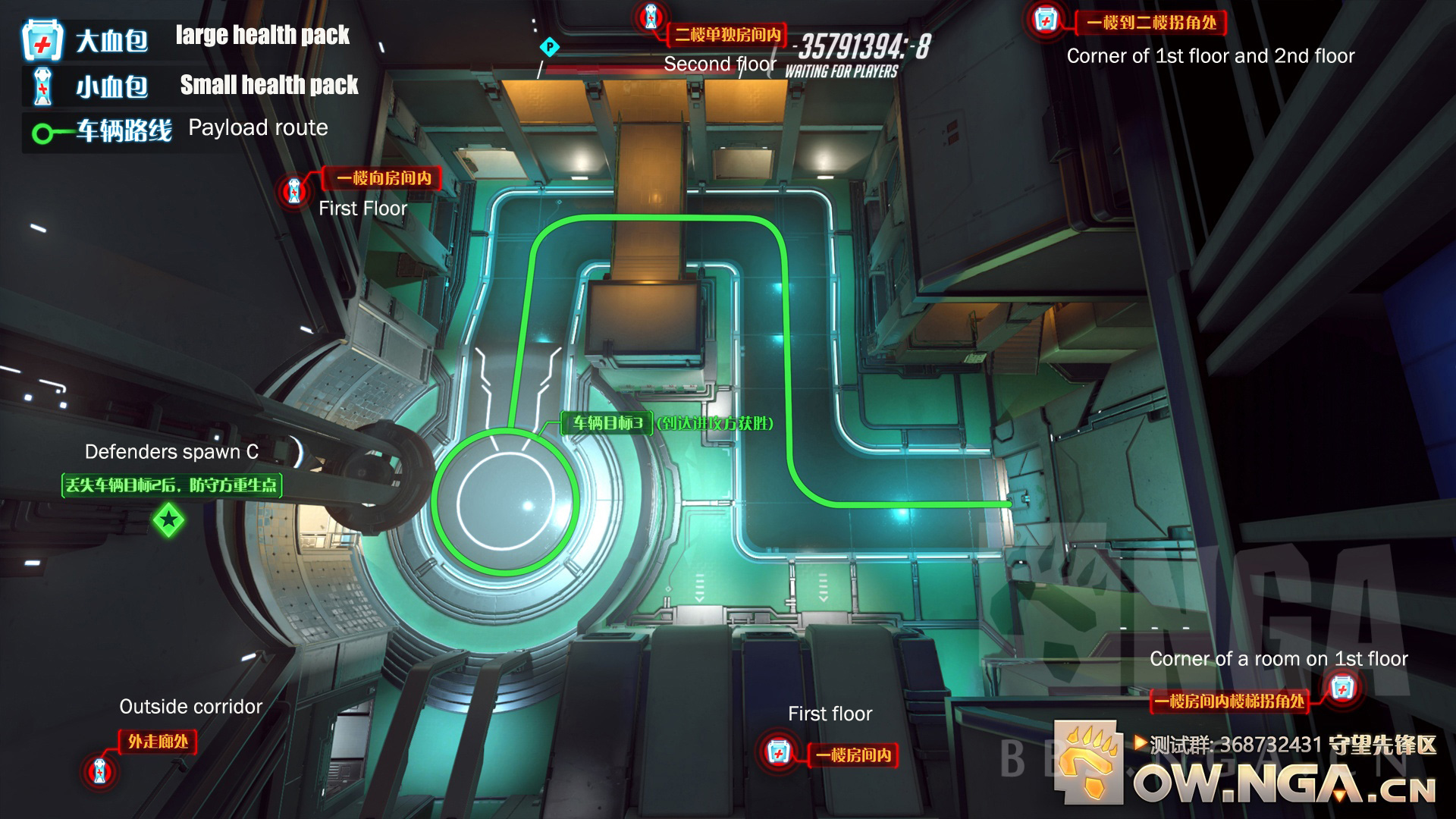Screen dimensions: 1456x819
Task: Click the bottom First floor large health pack marker
Action: (777, 752)
